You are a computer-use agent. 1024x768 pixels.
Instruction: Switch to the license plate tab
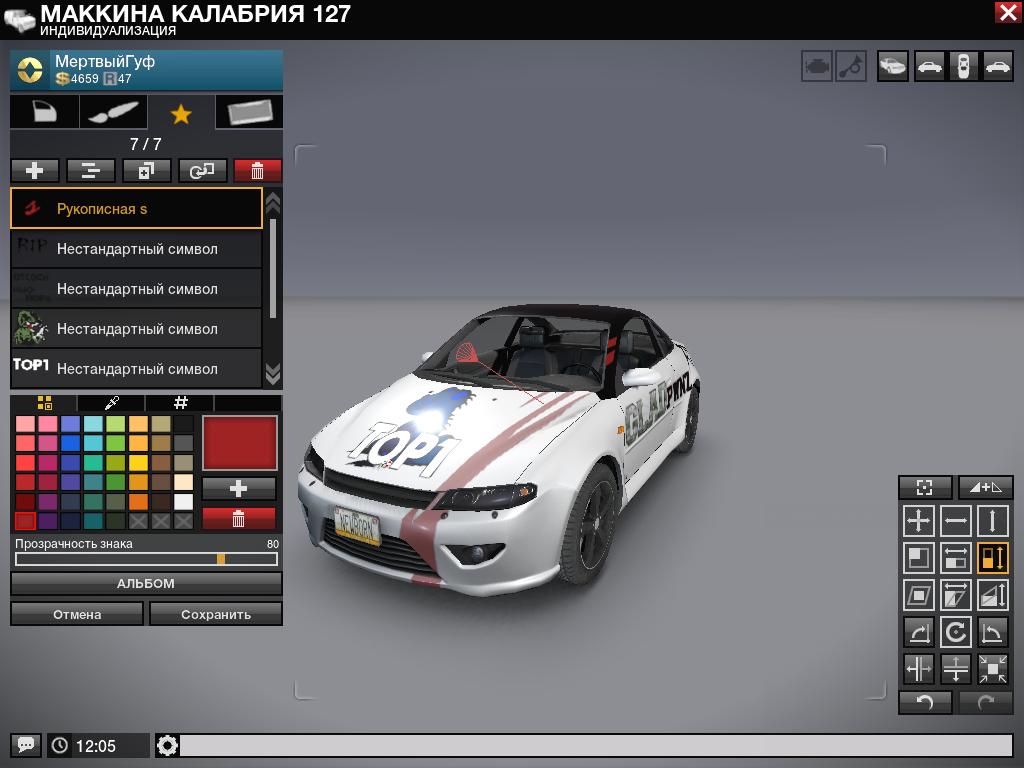point(249,113)
